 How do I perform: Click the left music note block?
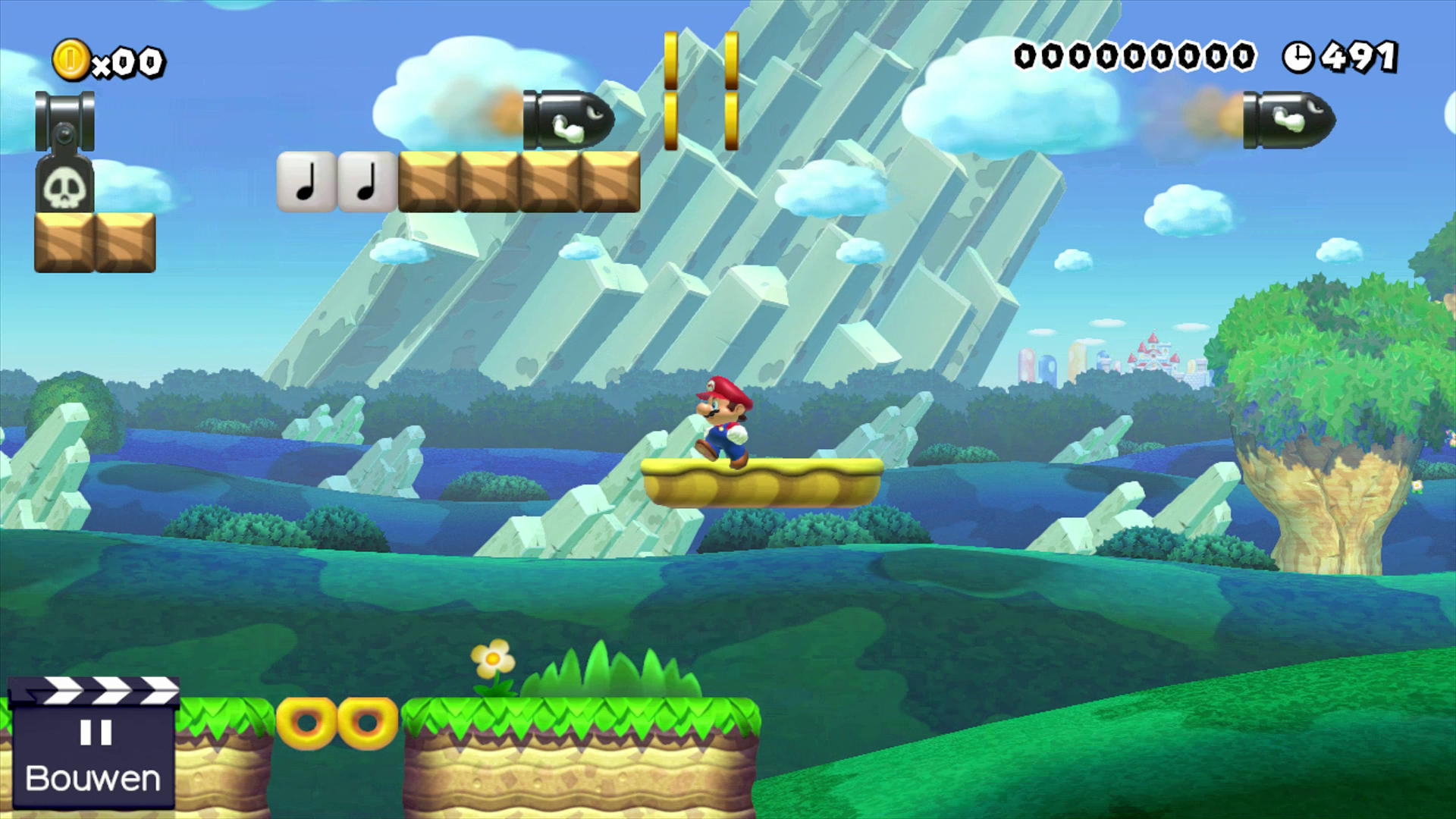coord(307,180)
